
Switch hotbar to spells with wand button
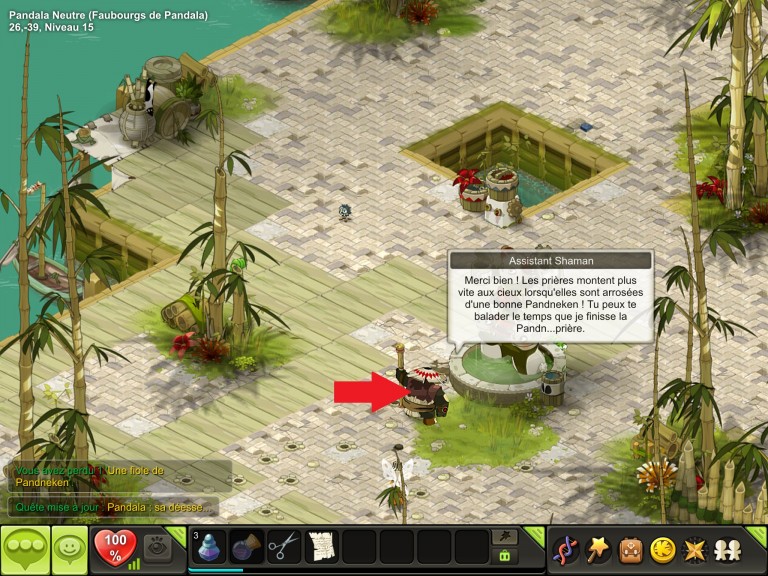click(506, 538)
